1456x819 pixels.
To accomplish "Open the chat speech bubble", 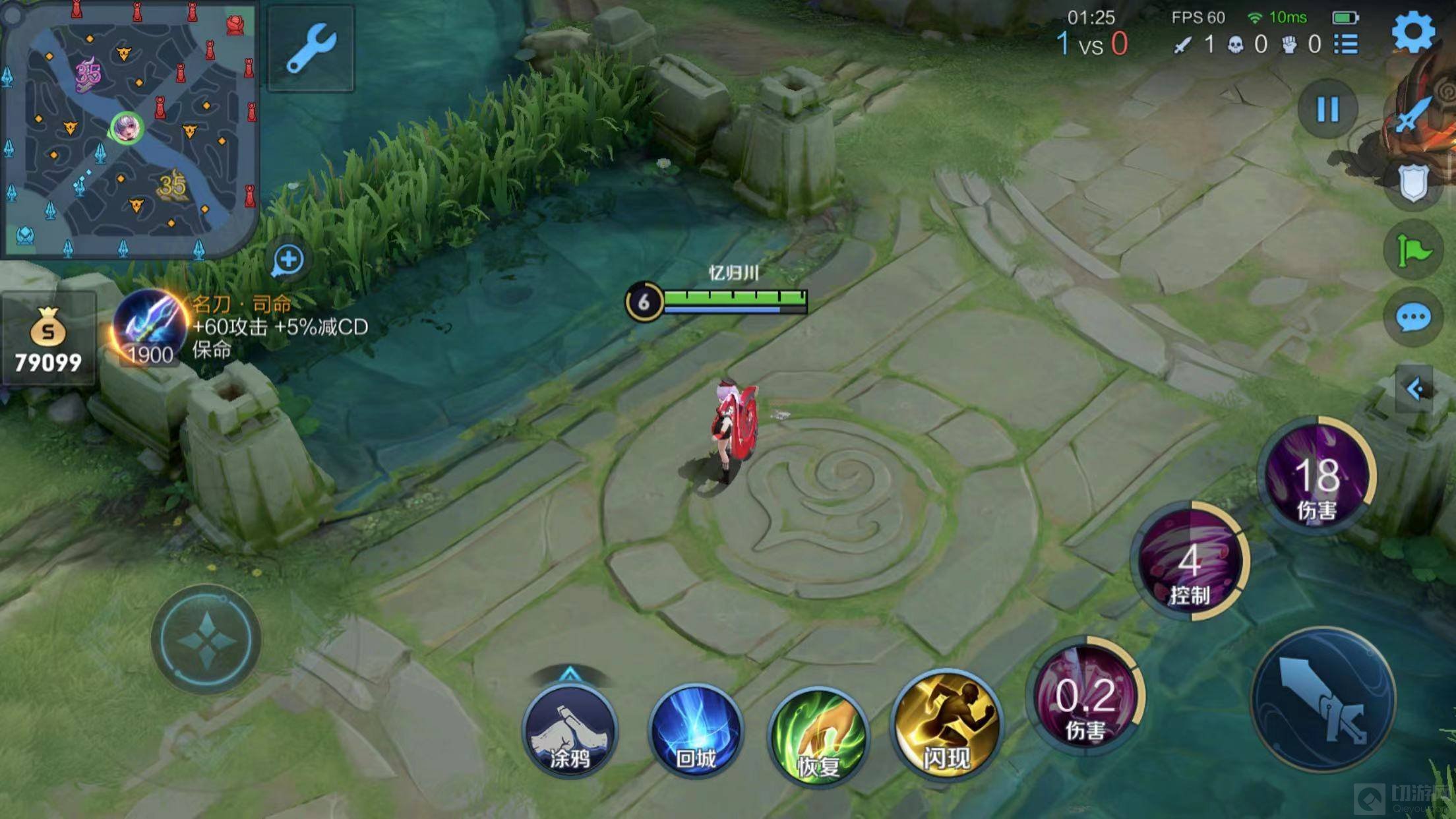I will (x=1413, y=318).
